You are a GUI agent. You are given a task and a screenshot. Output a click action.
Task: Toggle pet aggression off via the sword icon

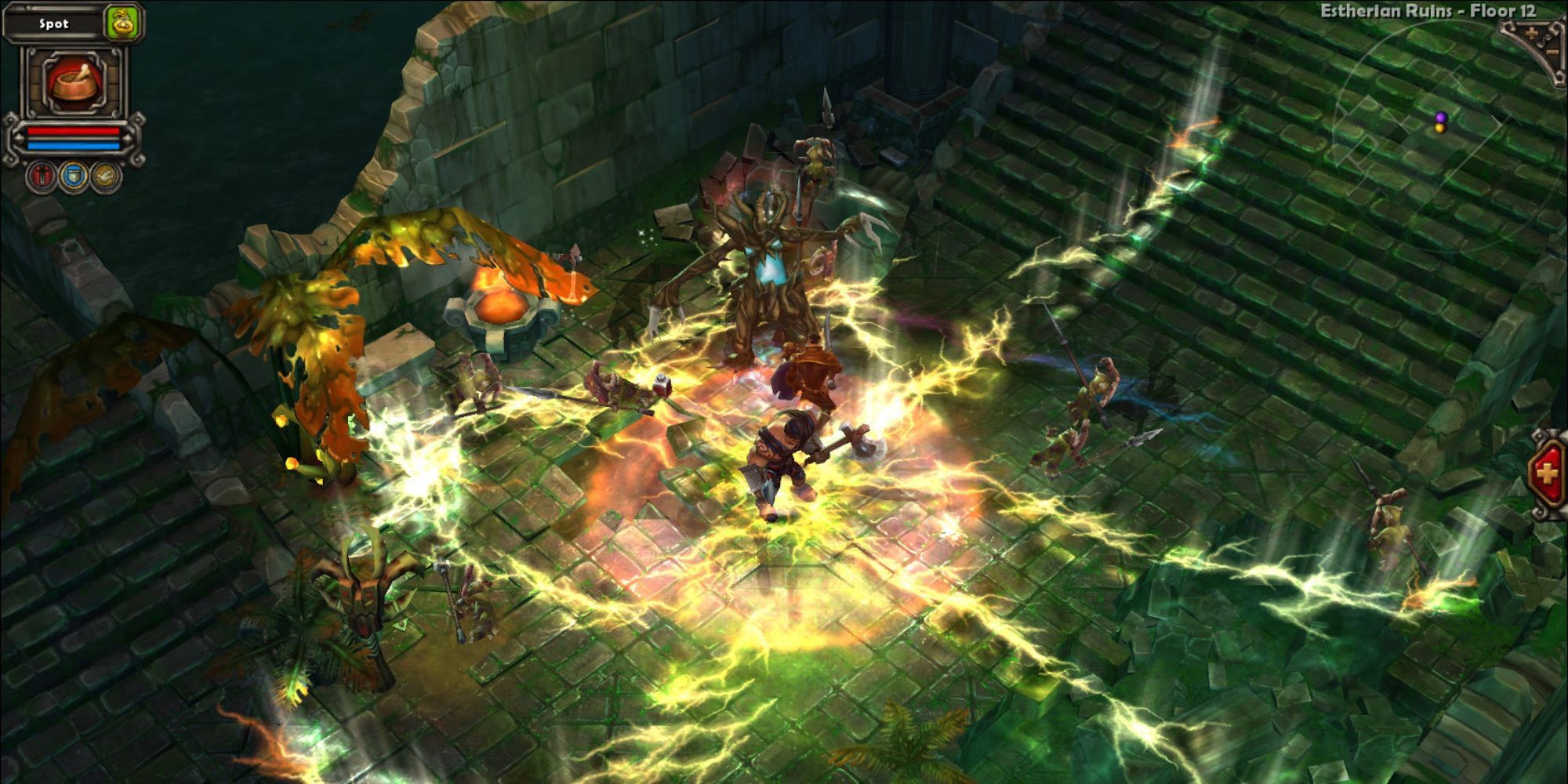coord(41,176)
